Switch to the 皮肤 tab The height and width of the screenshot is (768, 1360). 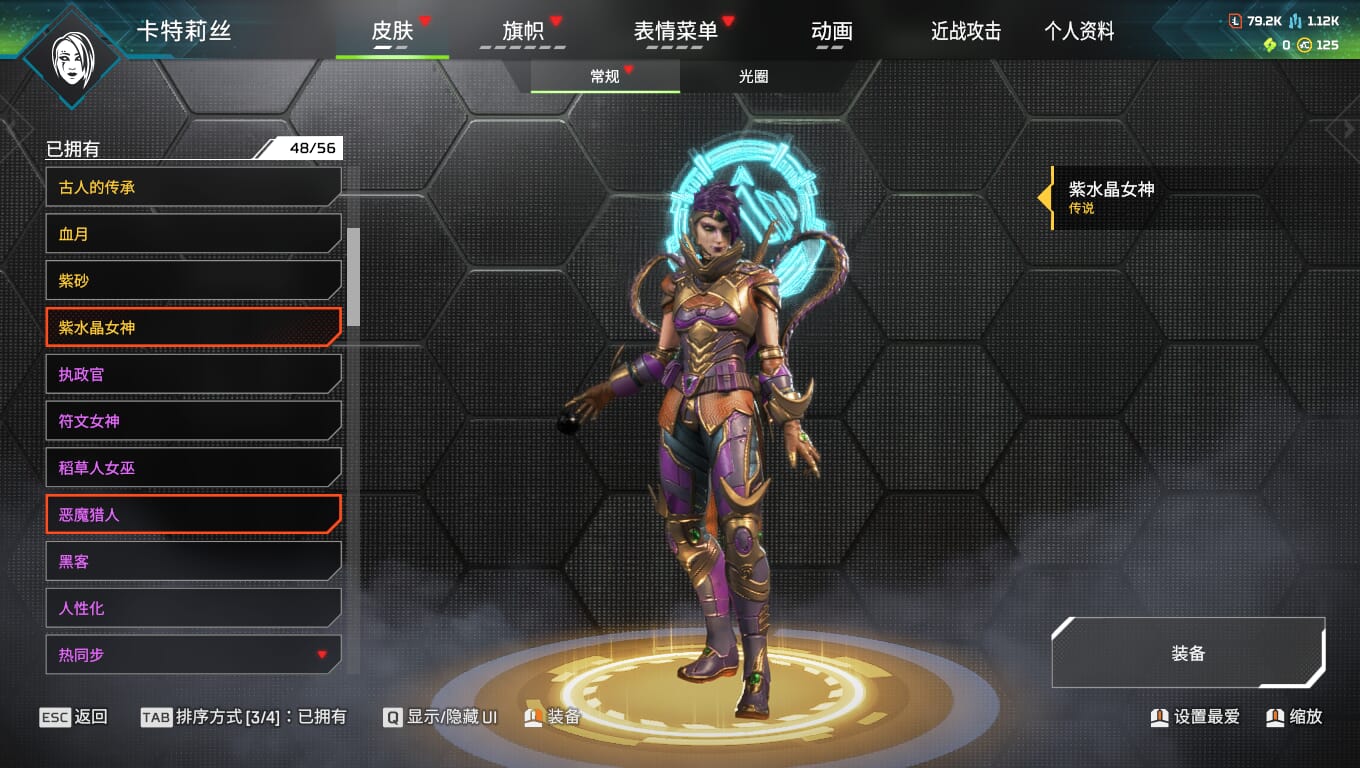click(392, 31)
